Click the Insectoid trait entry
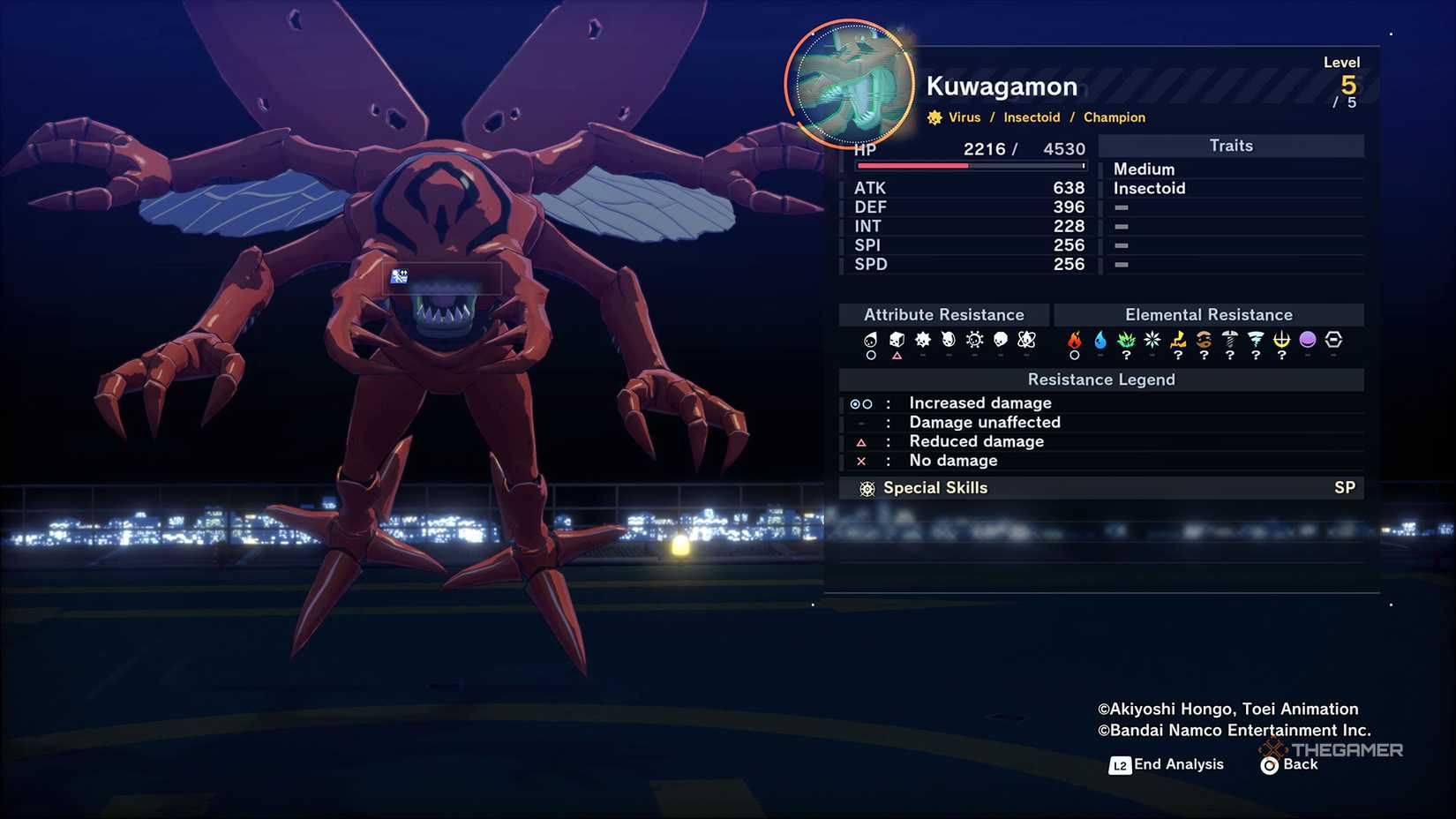This screenshot has width=1456, height=819. [1149, 187]
